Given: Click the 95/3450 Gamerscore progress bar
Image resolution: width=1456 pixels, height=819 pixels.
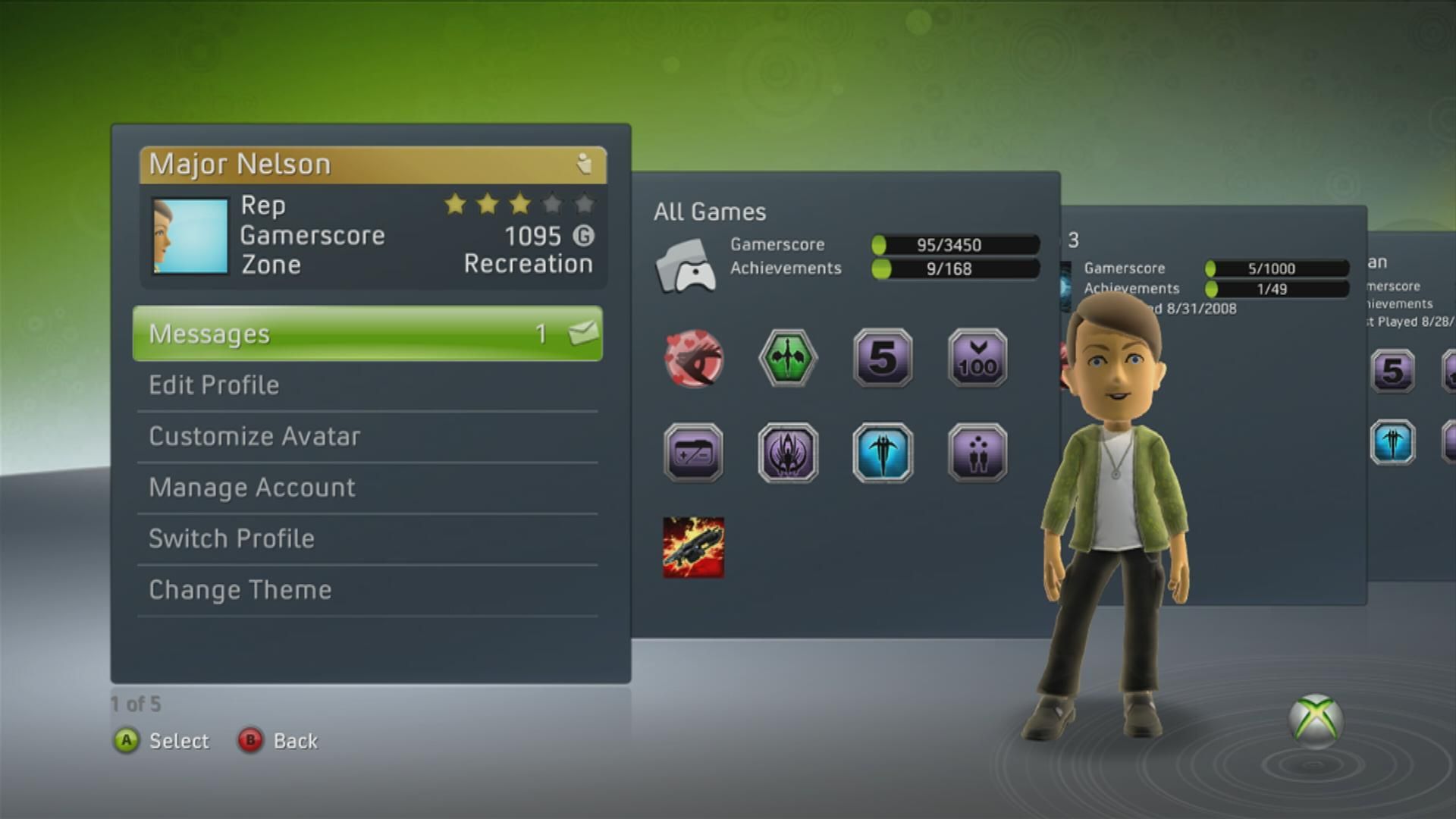Looking at the screenshot, I should (955, 244).
